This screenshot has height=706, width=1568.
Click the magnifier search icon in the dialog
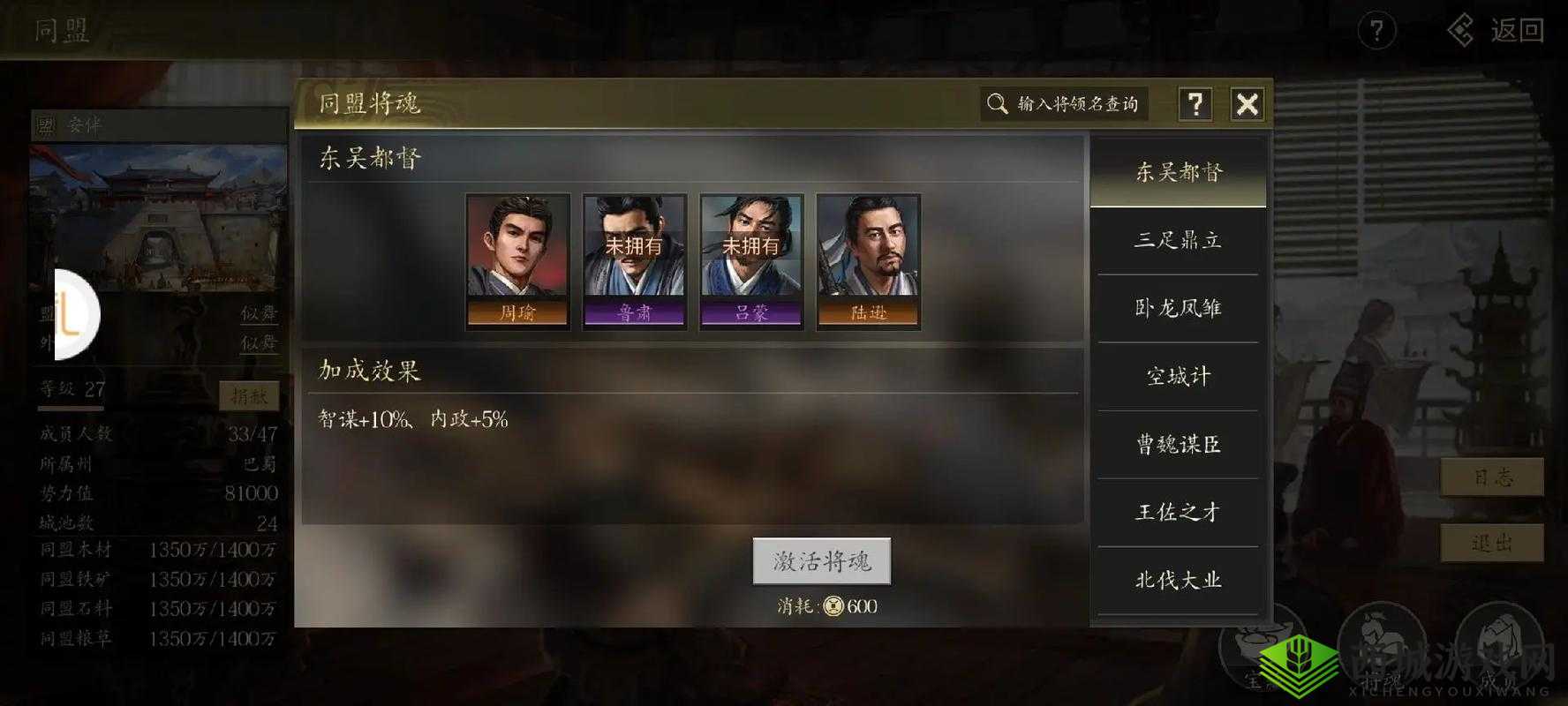tap(999, 103)
